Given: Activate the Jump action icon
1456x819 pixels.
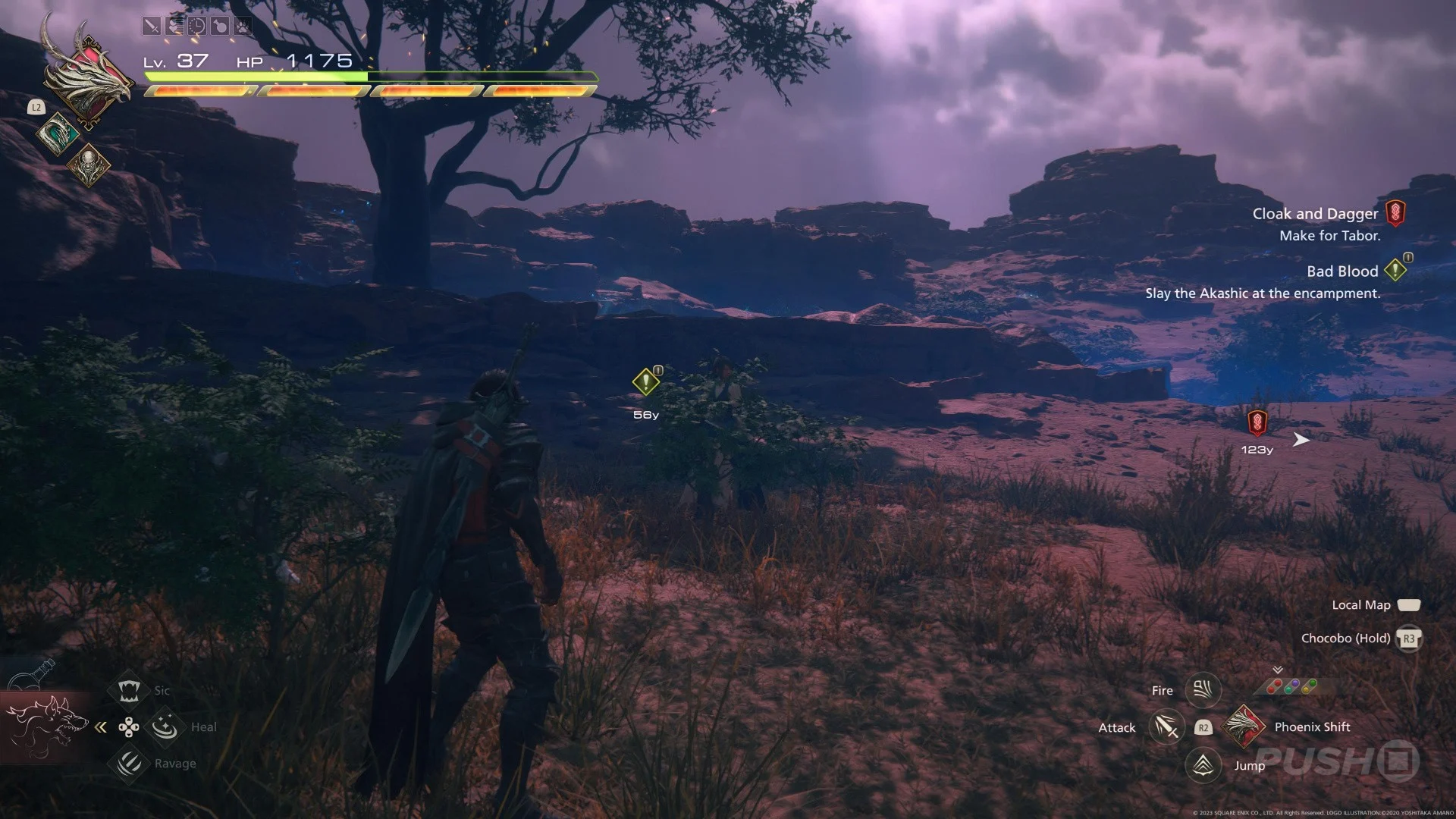Looking at the screenshot, I should pos(1203,765).
